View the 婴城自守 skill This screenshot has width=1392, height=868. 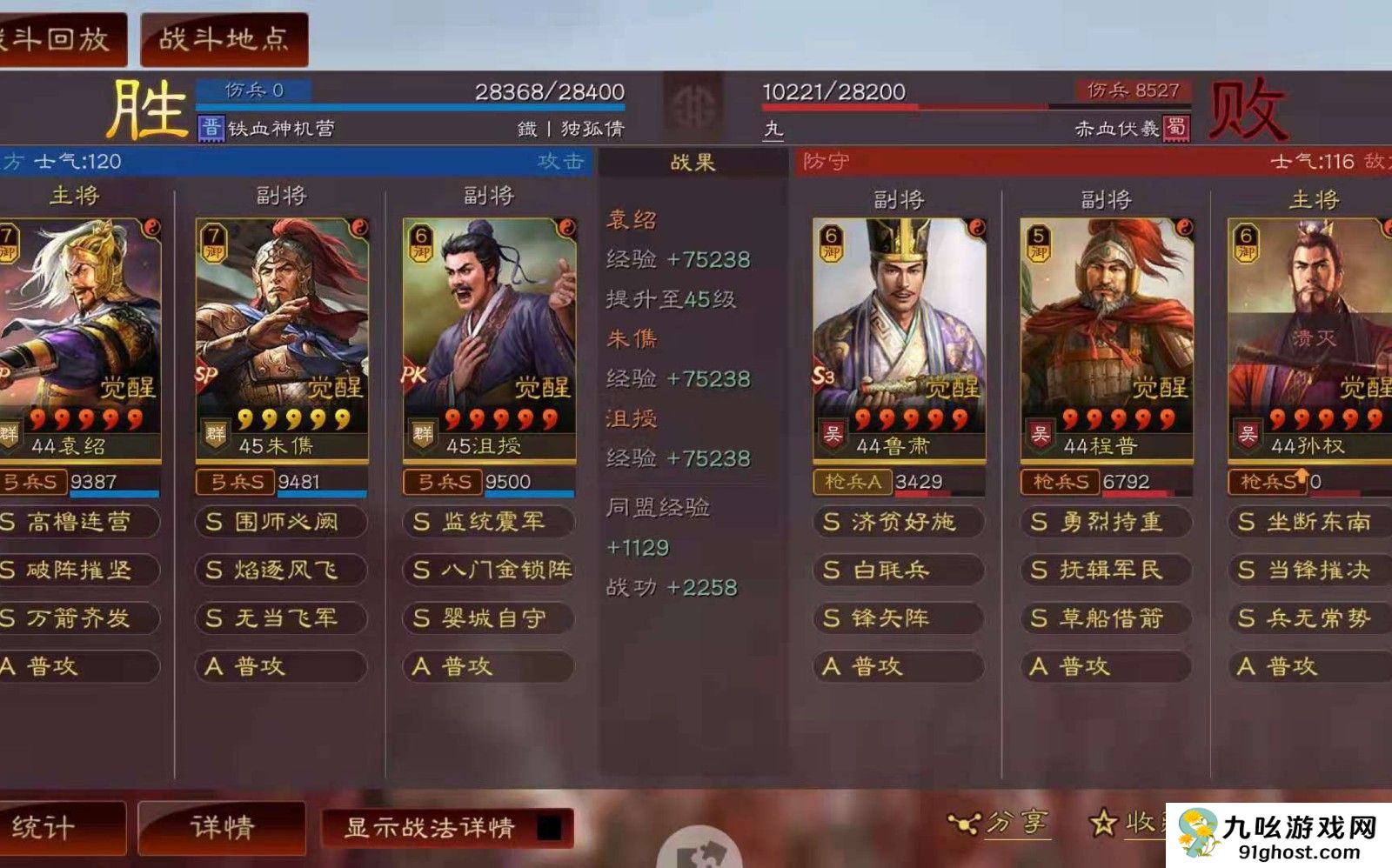(x=489, y=618)
